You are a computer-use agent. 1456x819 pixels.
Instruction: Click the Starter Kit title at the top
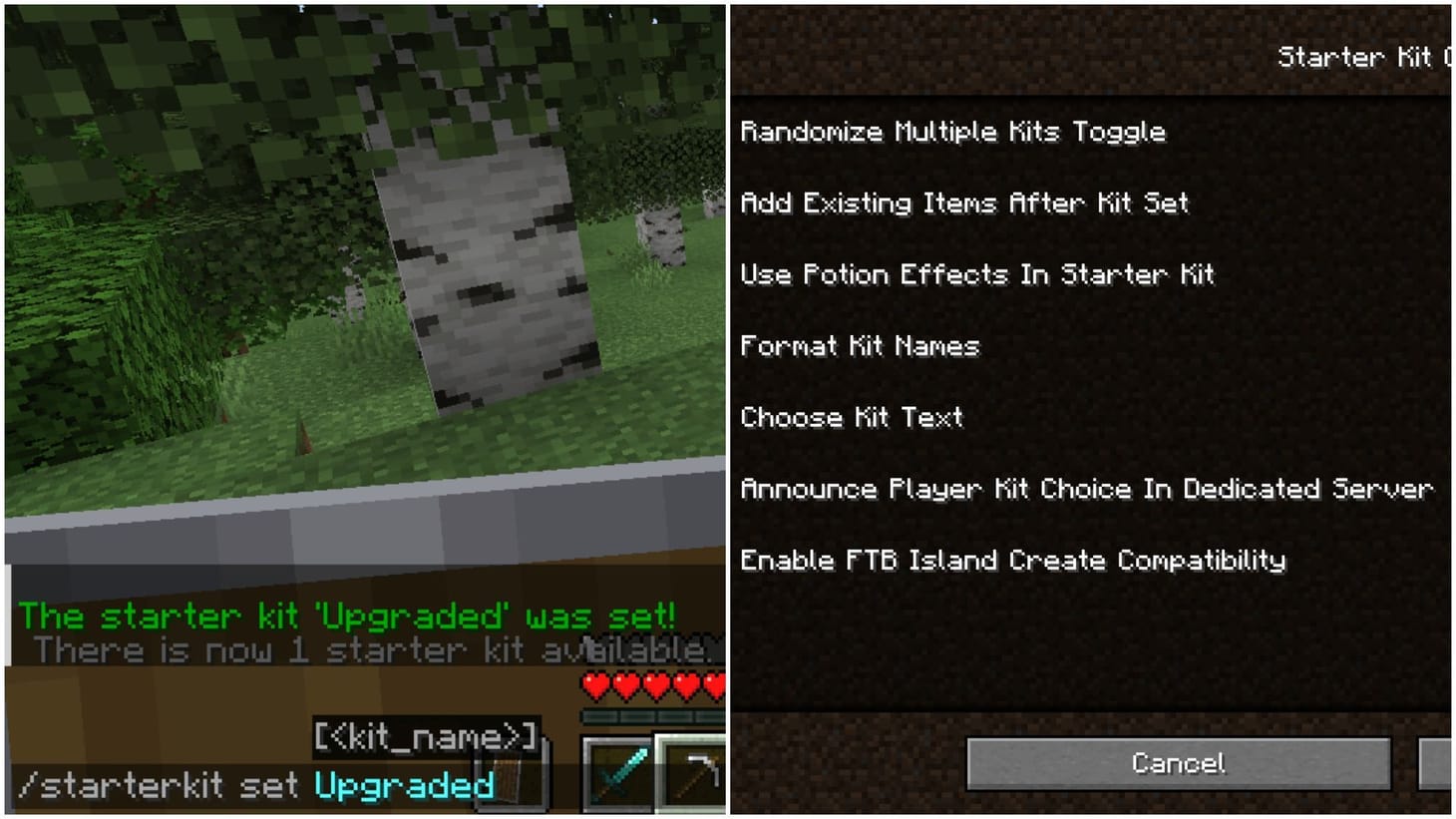[x=1366, y=57]
